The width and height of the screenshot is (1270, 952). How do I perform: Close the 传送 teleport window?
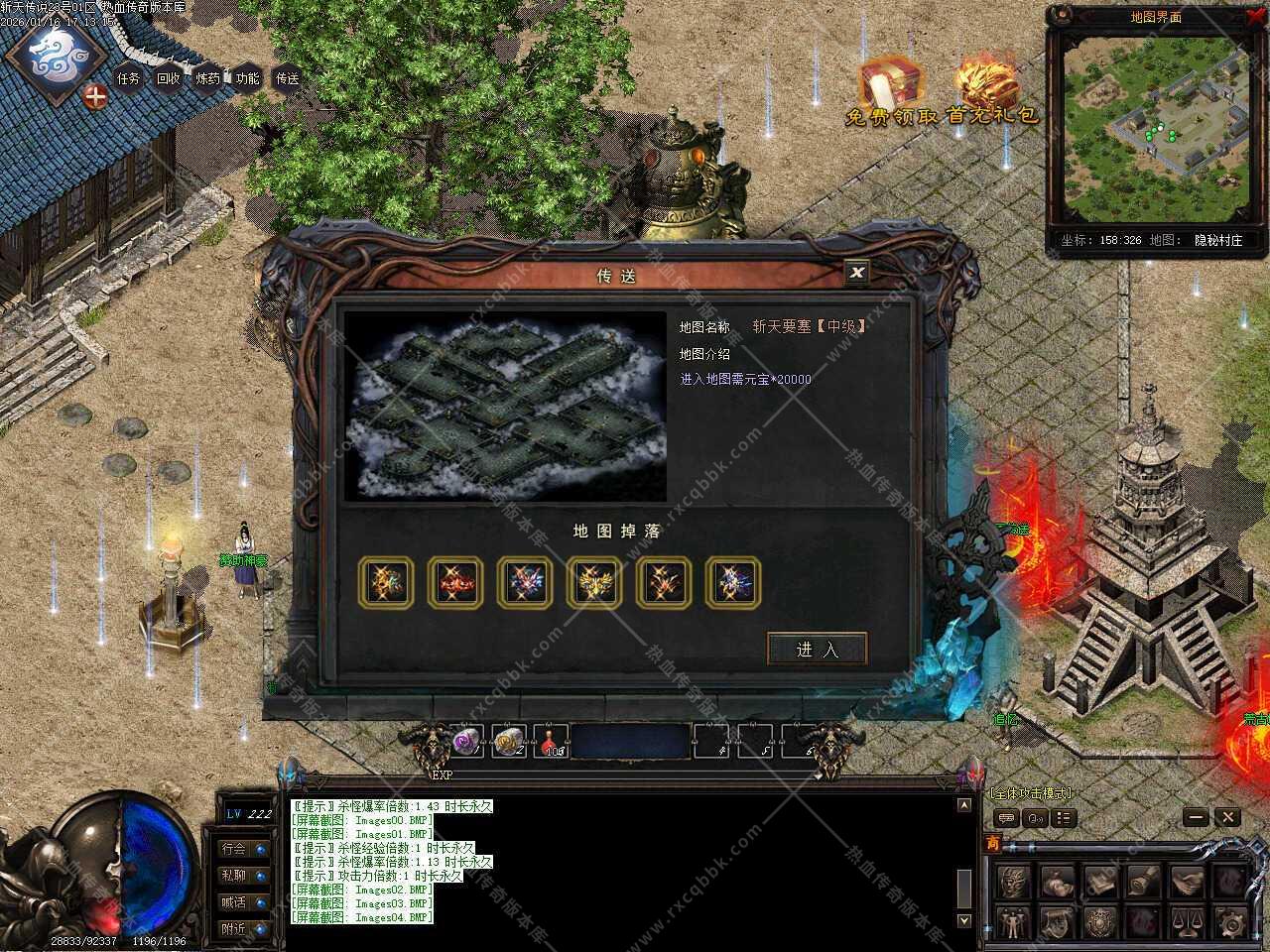(x=857, y=272)
